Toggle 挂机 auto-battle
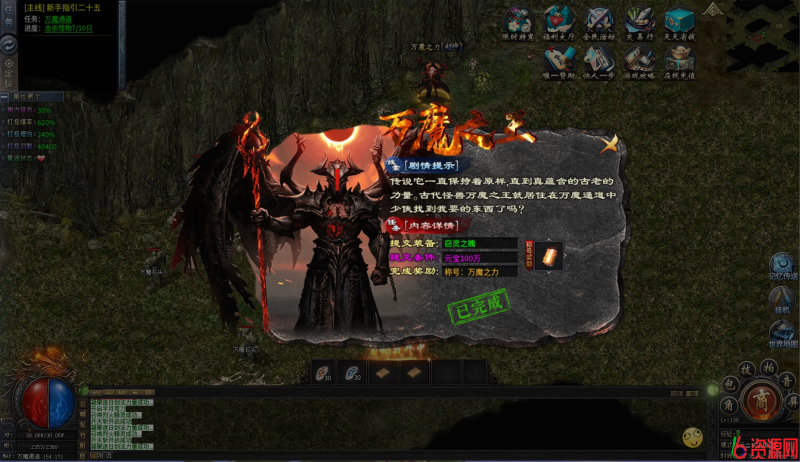 pos(782,299)
